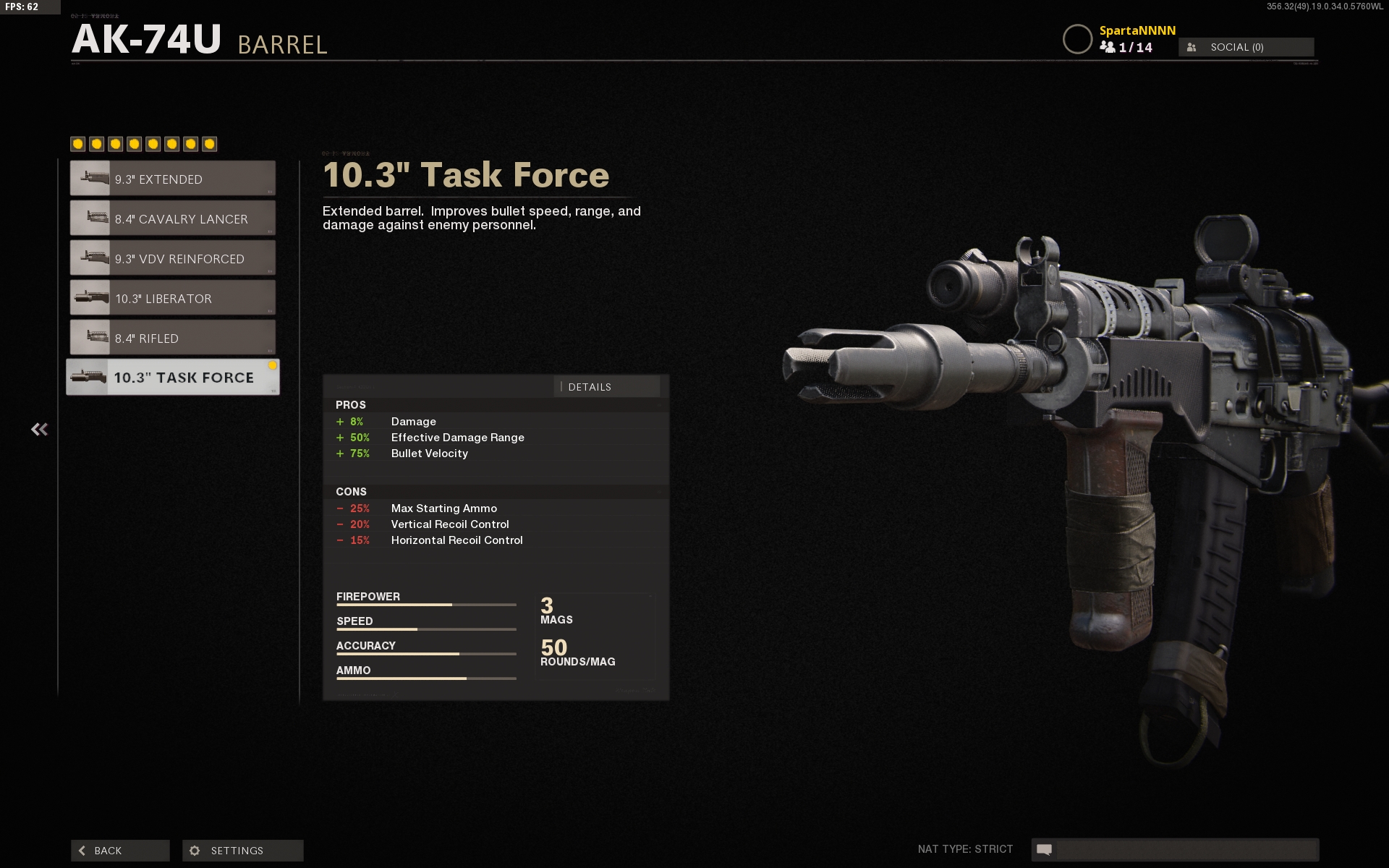The image size is (1389, 868).
Task: Select the 10.3" Liberator barrel
Action: pyautogui.click(x=172, y=298)
